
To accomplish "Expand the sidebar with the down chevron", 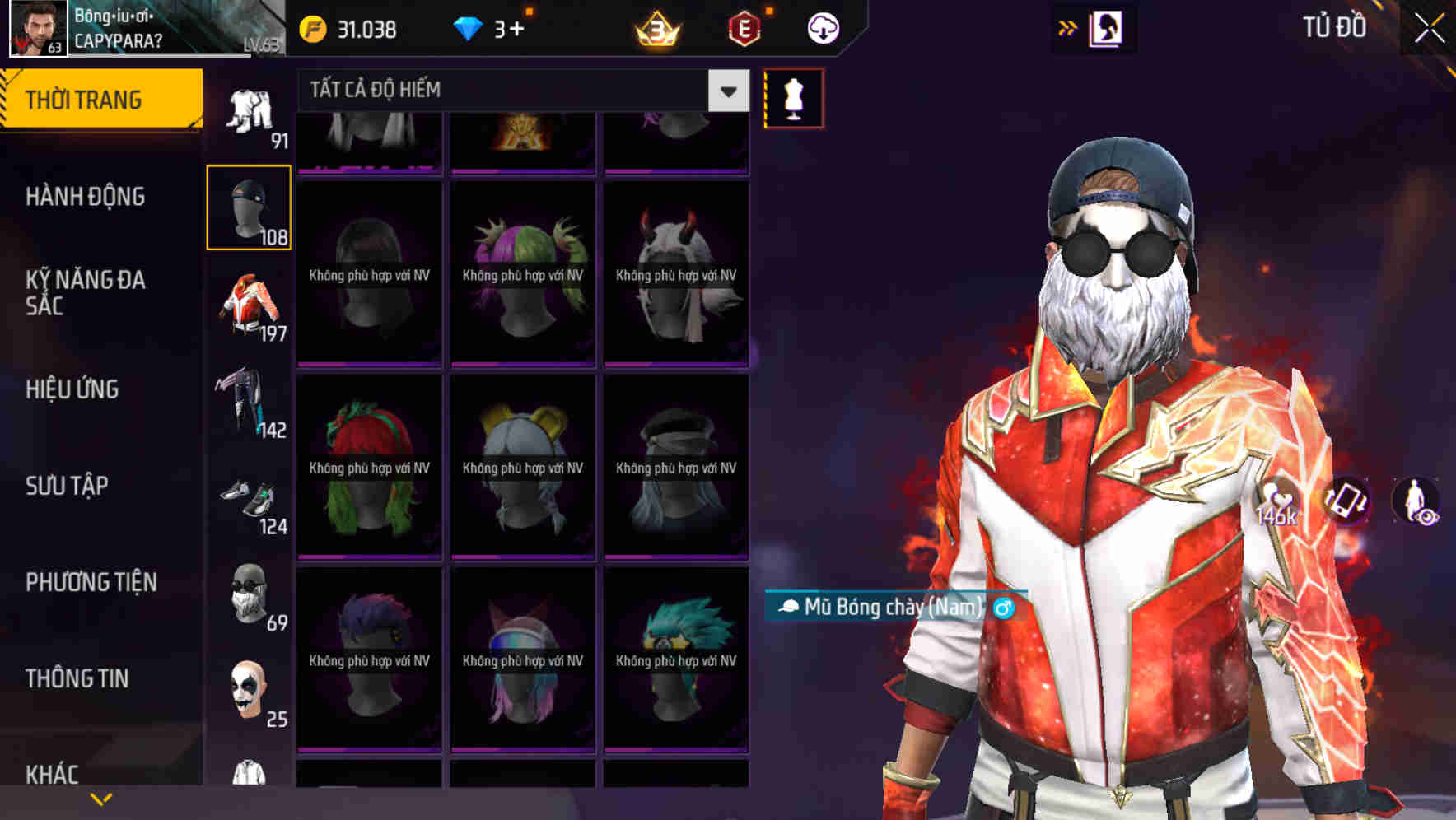I will click(101, 797).
